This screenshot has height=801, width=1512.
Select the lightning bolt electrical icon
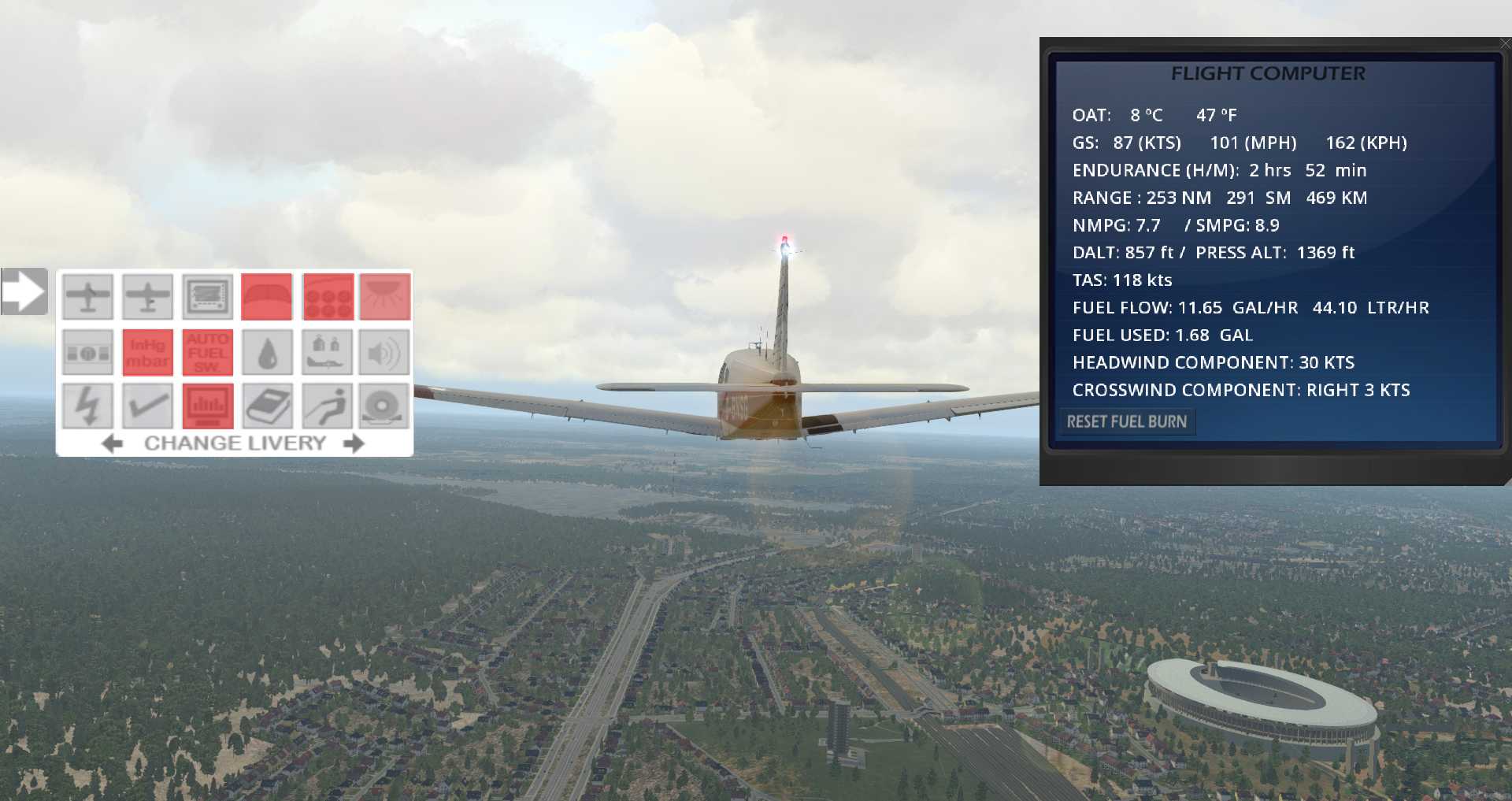87,406
